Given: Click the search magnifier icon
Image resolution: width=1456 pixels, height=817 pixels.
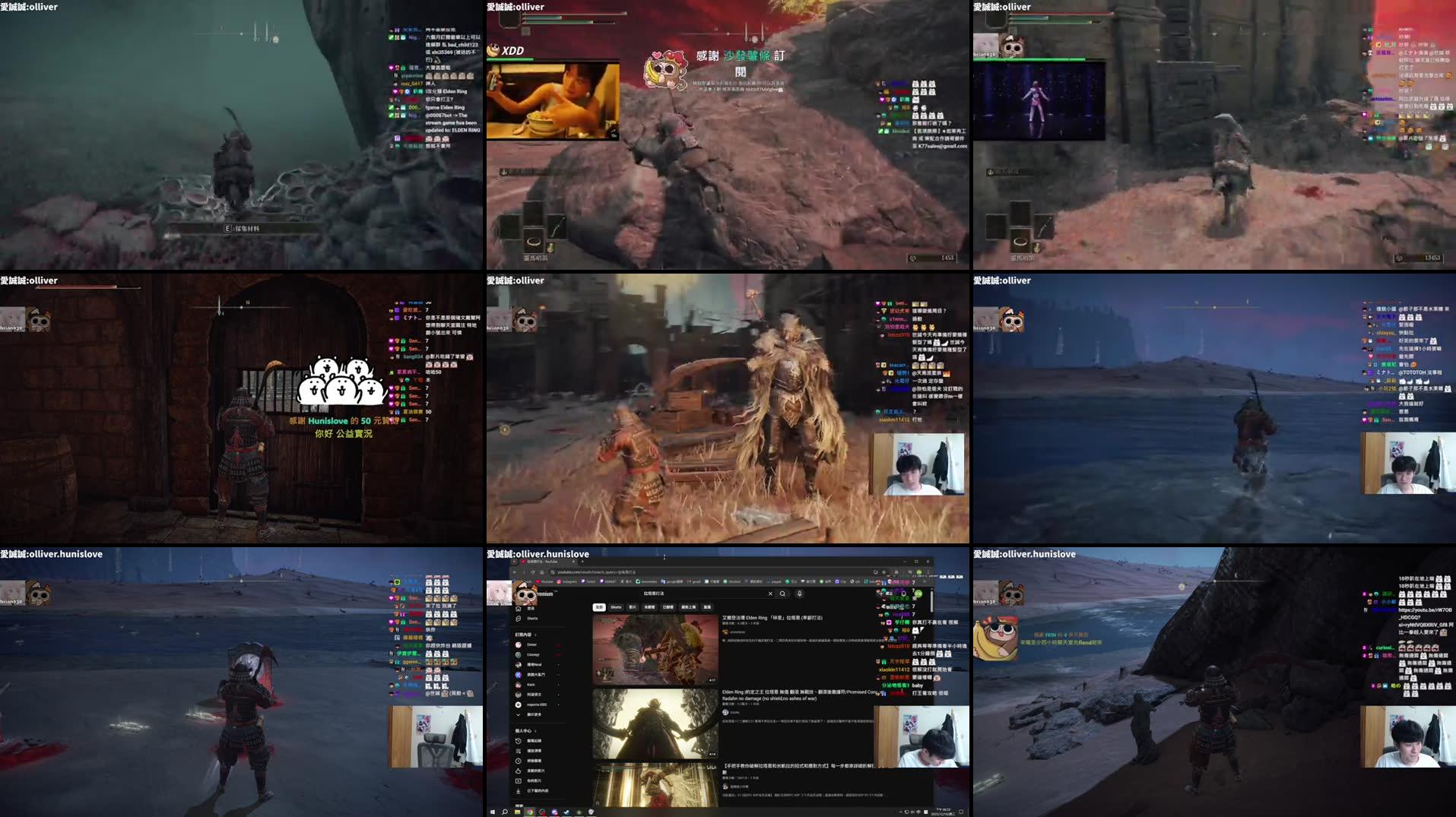Looking at the screenshot, I should (782, 594).
